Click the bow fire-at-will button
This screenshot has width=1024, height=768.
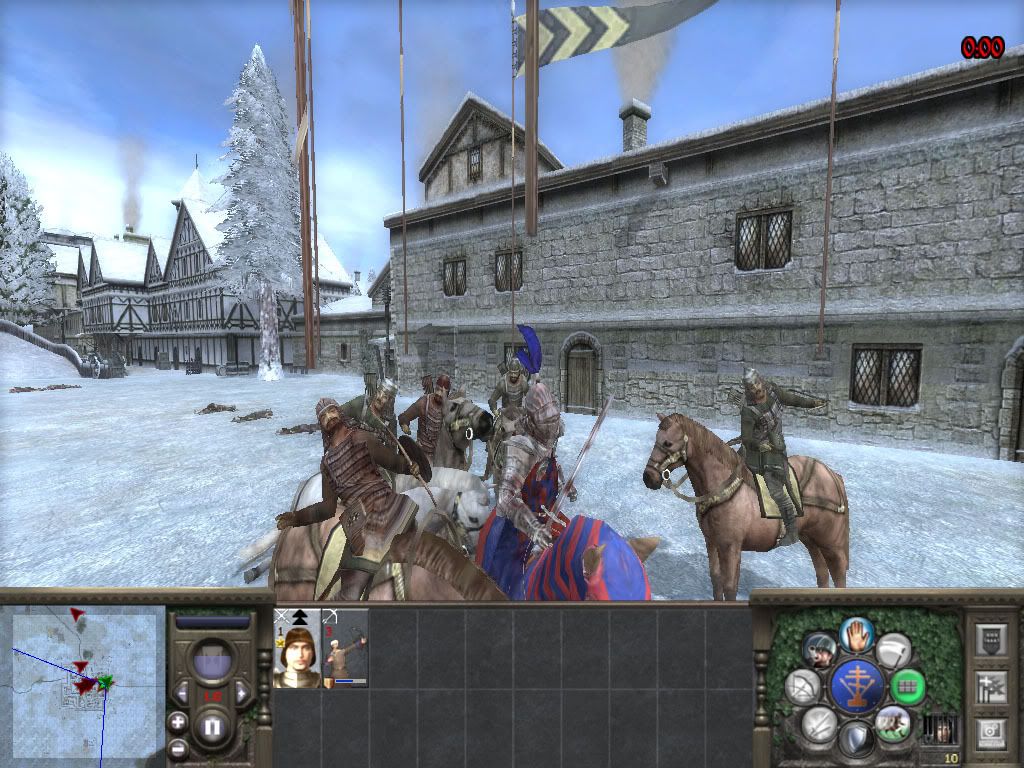pos(801,686)
